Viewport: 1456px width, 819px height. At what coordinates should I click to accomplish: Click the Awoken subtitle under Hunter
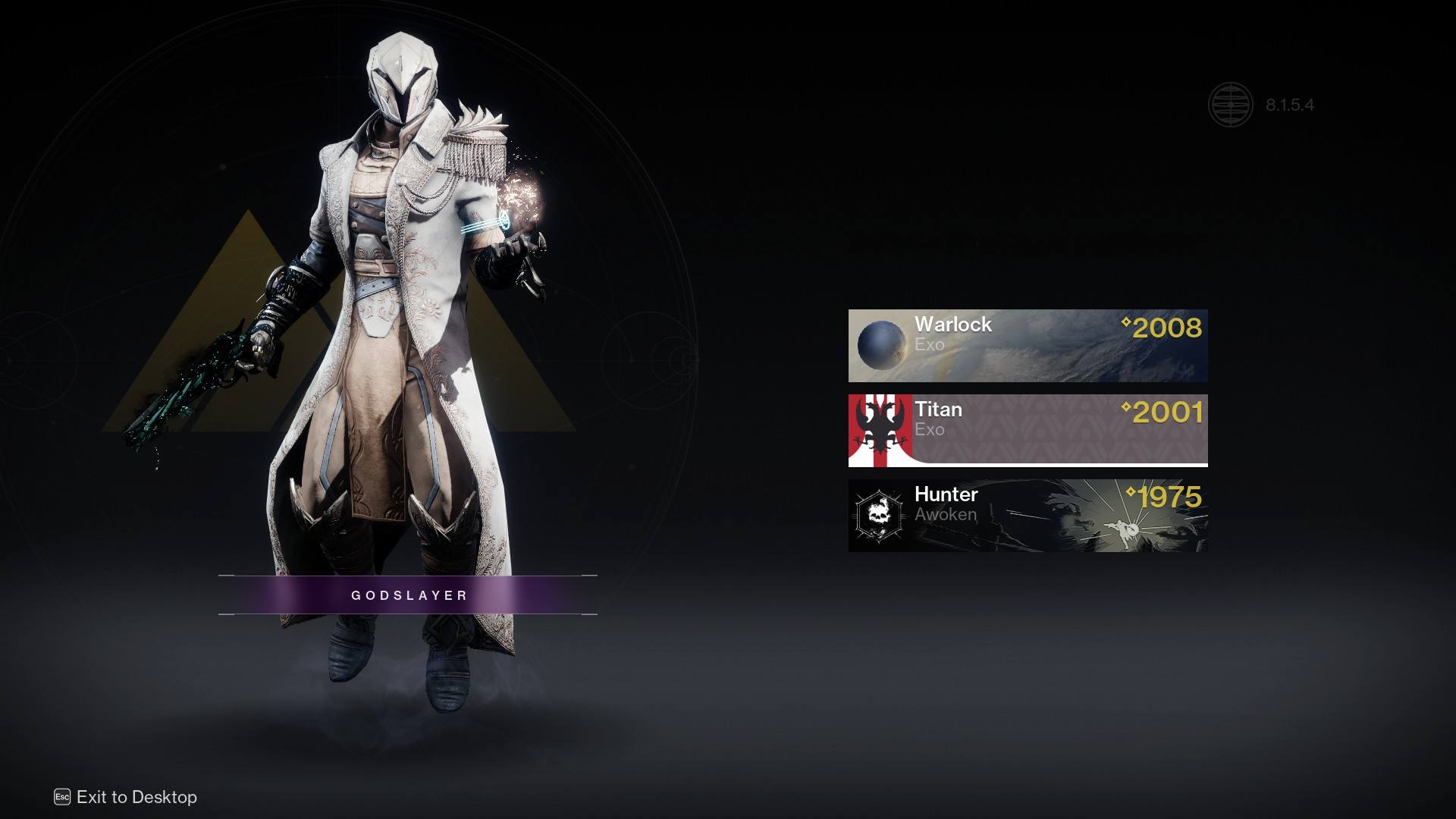click(x=946, y=514)
